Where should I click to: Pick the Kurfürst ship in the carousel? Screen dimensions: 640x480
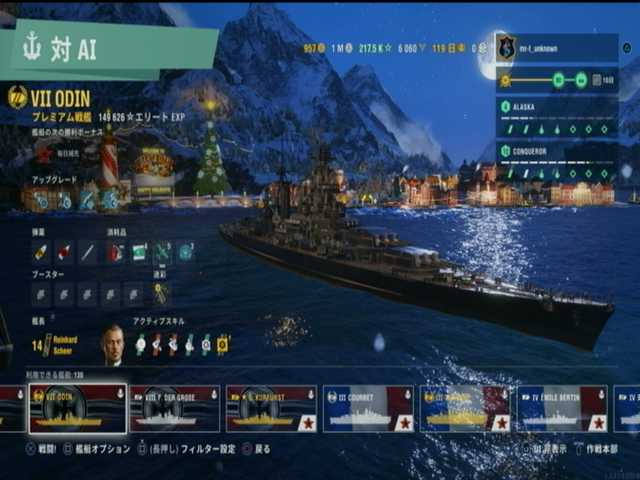[270, 408]
